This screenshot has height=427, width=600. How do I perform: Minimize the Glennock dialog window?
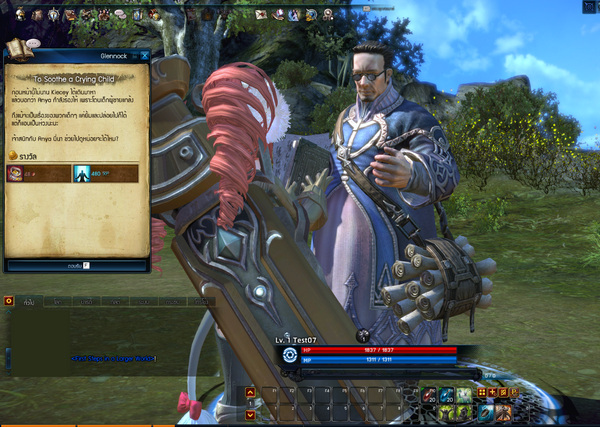click(x=132, y=57)
